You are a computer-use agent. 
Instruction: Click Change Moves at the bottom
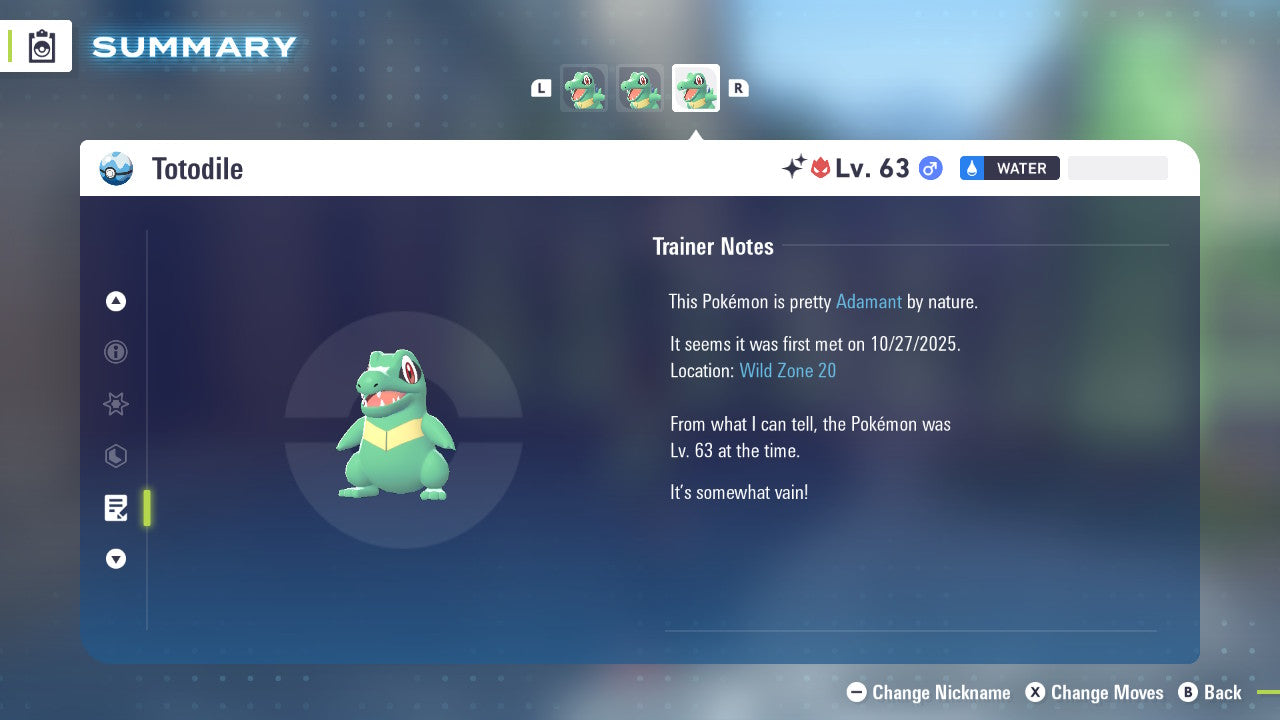point(1106,692)
